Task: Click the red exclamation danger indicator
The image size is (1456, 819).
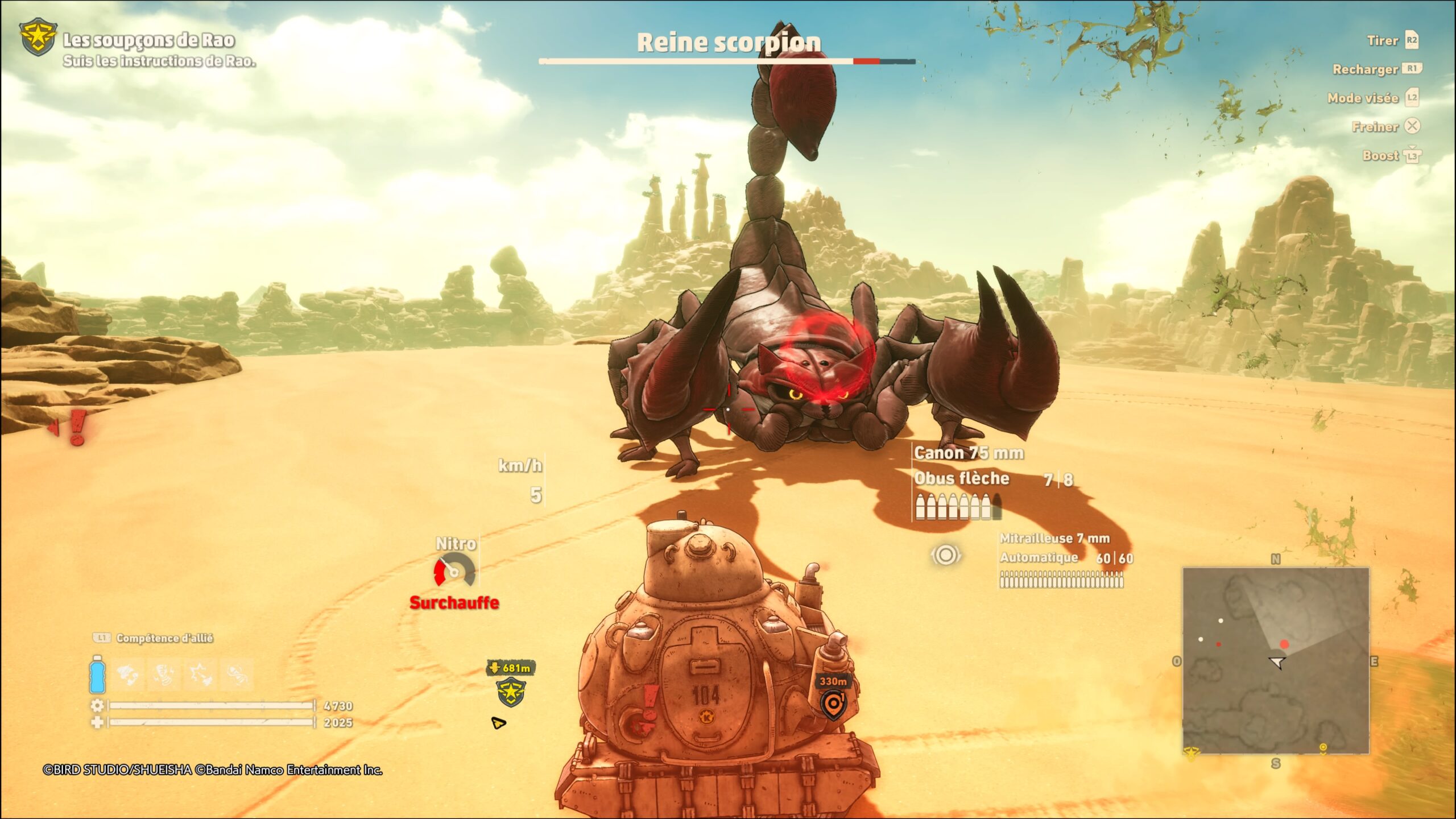Action: [77, 428]
